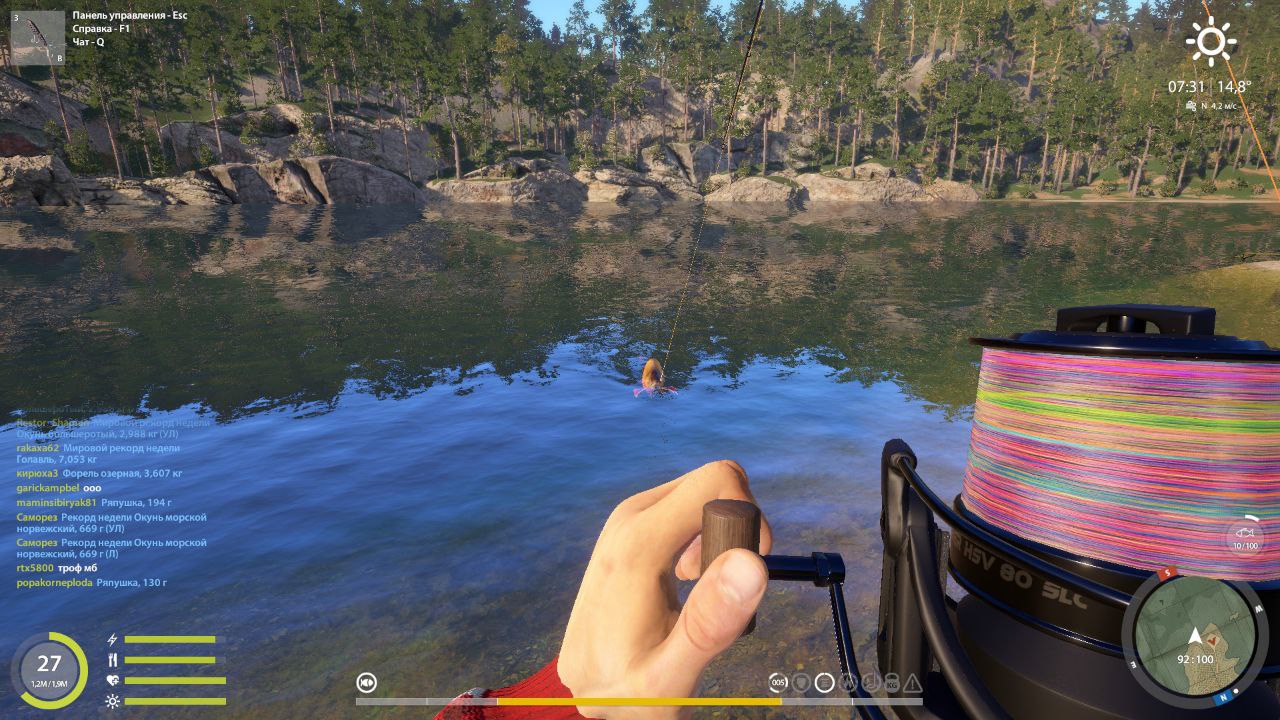Click popakorneploda's name in chat
The width and height of the screenshot is (1280, 720).
[x=54, y=582]
